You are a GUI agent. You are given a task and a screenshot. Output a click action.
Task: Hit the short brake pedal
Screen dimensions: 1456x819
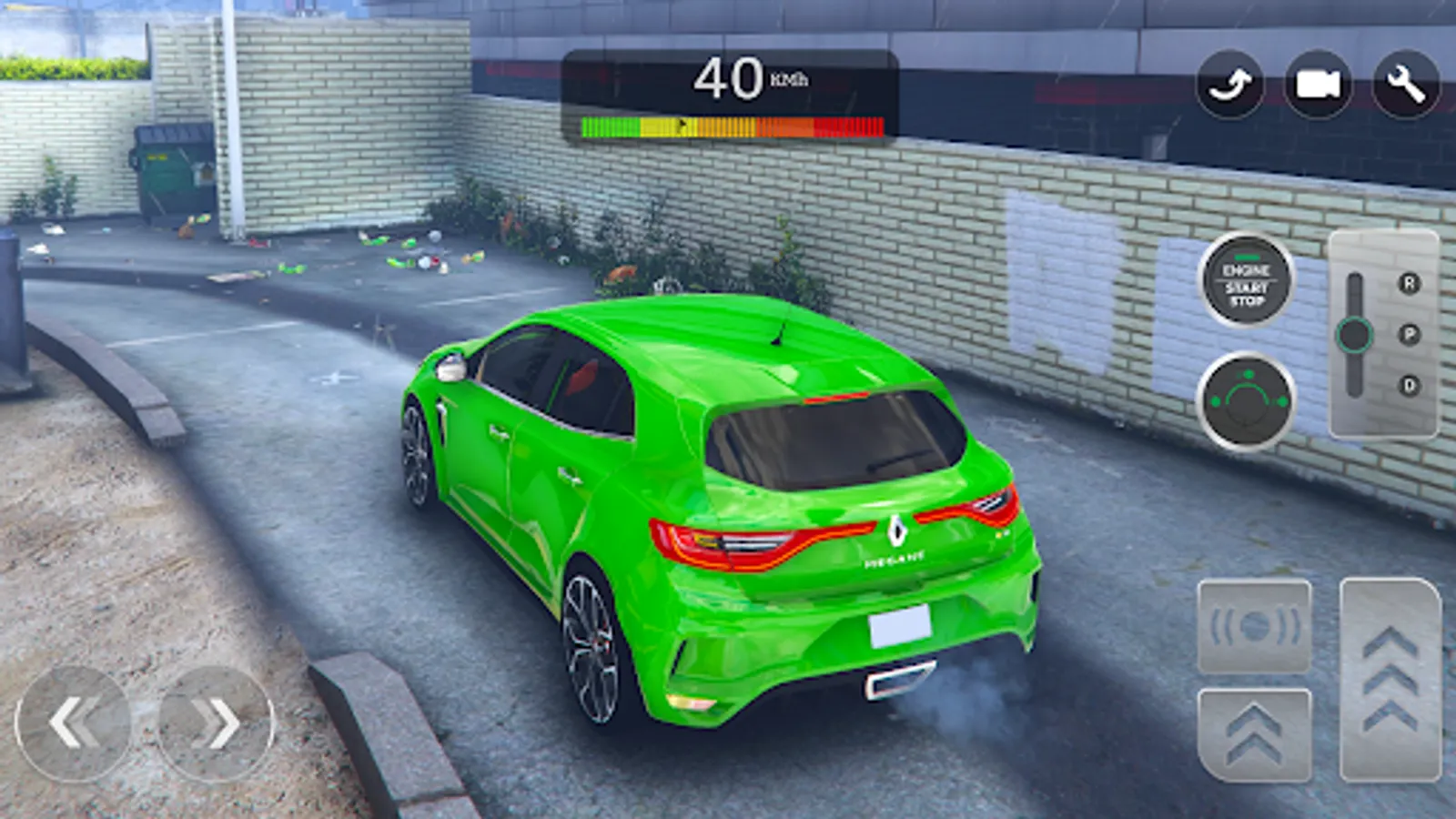(x=1254, y=734)
